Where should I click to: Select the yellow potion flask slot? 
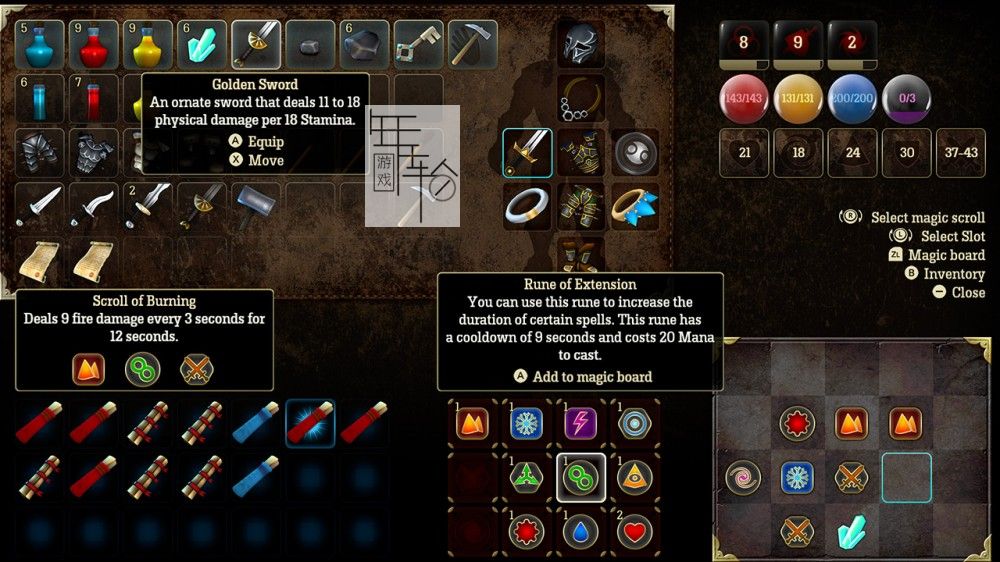(148, 45)
